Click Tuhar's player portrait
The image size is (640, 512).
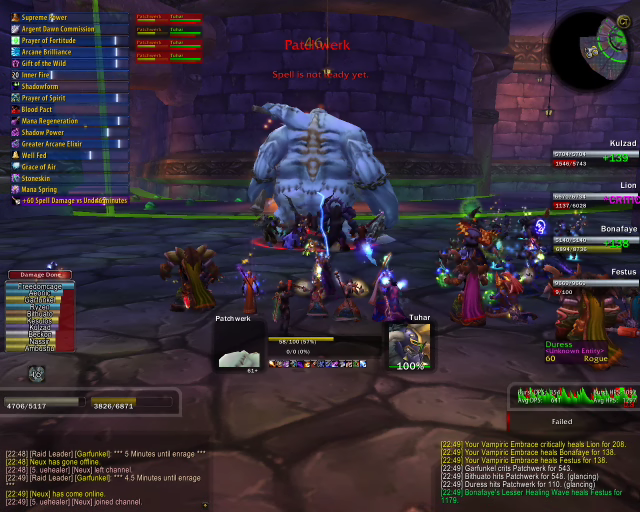click(x=409, y=343)
